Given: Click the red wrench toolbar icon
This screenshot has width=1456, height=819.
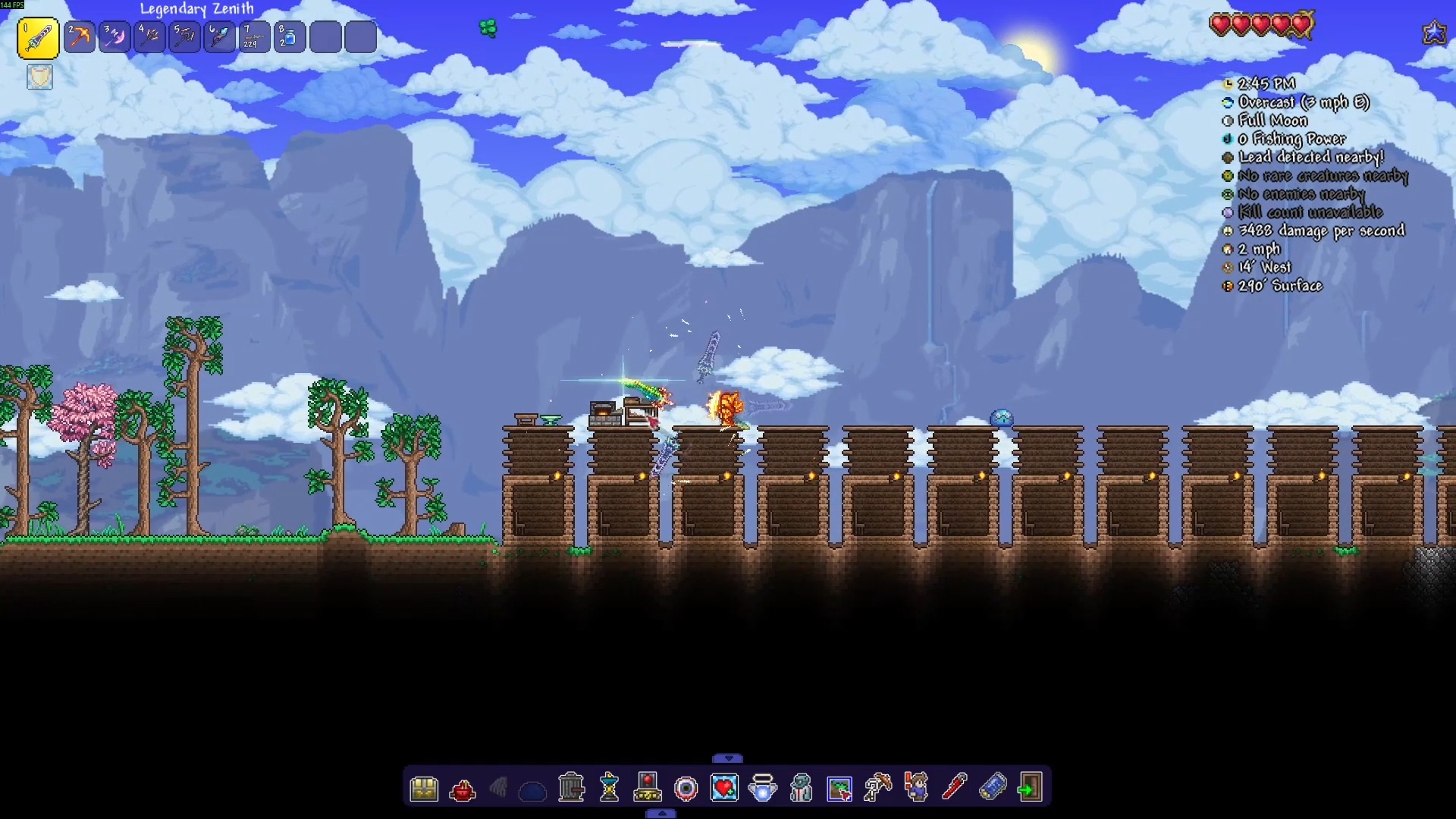Looking at the screenshot, I should [x=954, y=788].
